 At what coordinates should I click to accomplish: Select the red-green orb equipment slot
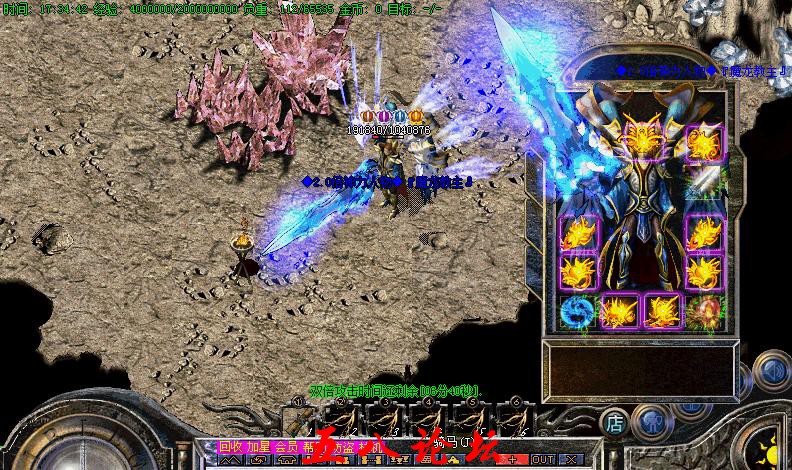coord(704,312)
